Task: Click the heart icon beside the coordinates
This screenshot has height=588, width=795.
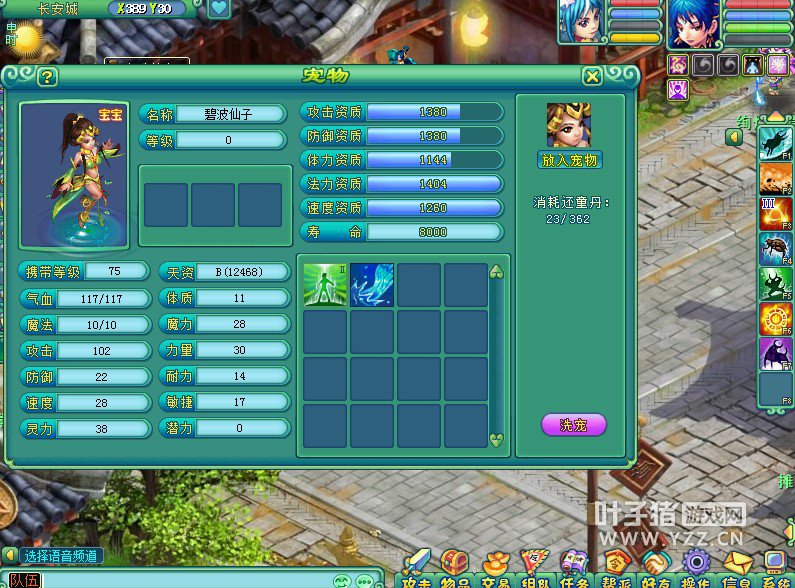Action: pyautogui.click(x=219, y=9)
